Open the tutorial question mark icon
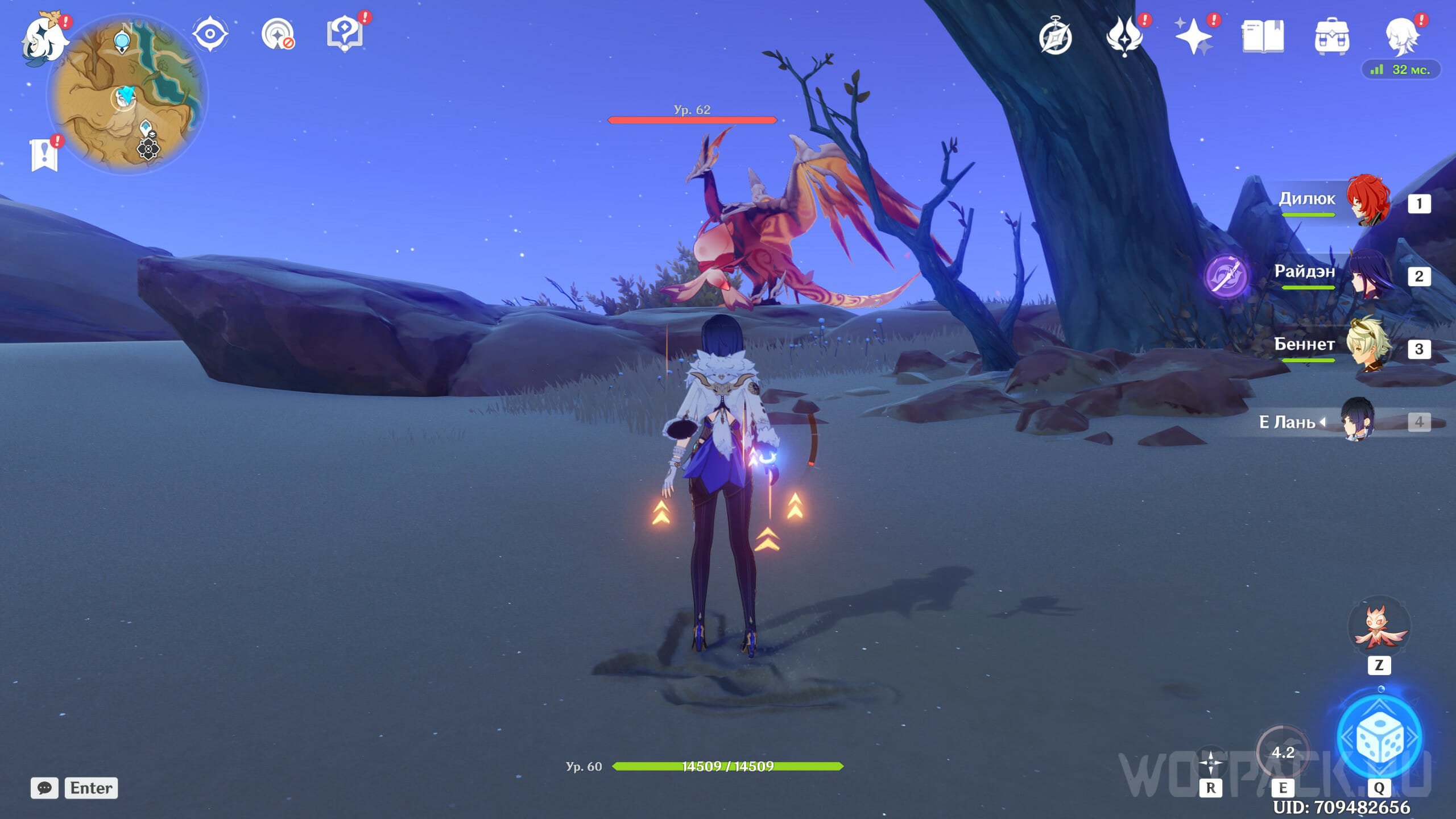 click(345, 34)
